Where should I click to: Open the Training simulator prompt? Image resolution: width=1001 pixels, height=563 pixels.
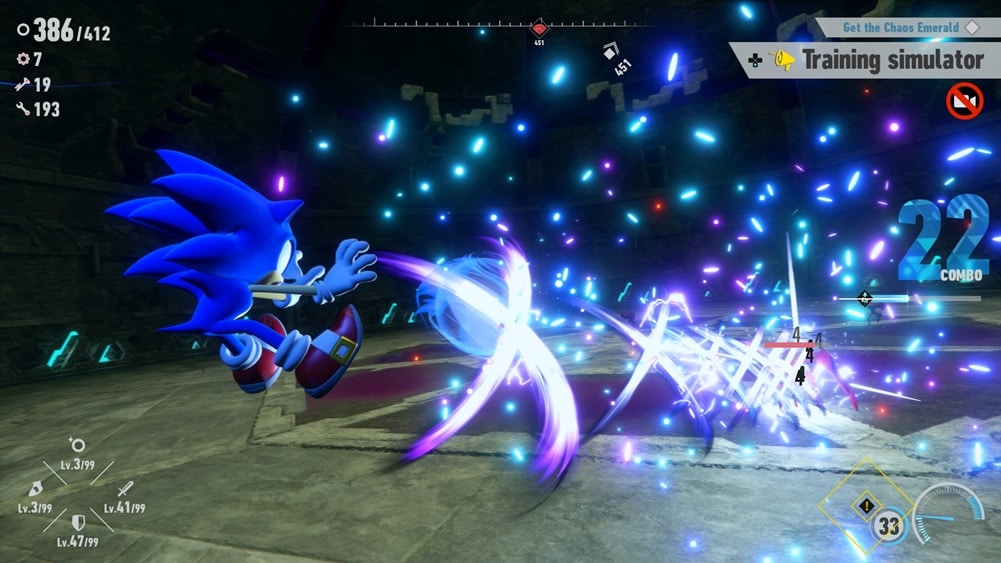pos(867,60)
